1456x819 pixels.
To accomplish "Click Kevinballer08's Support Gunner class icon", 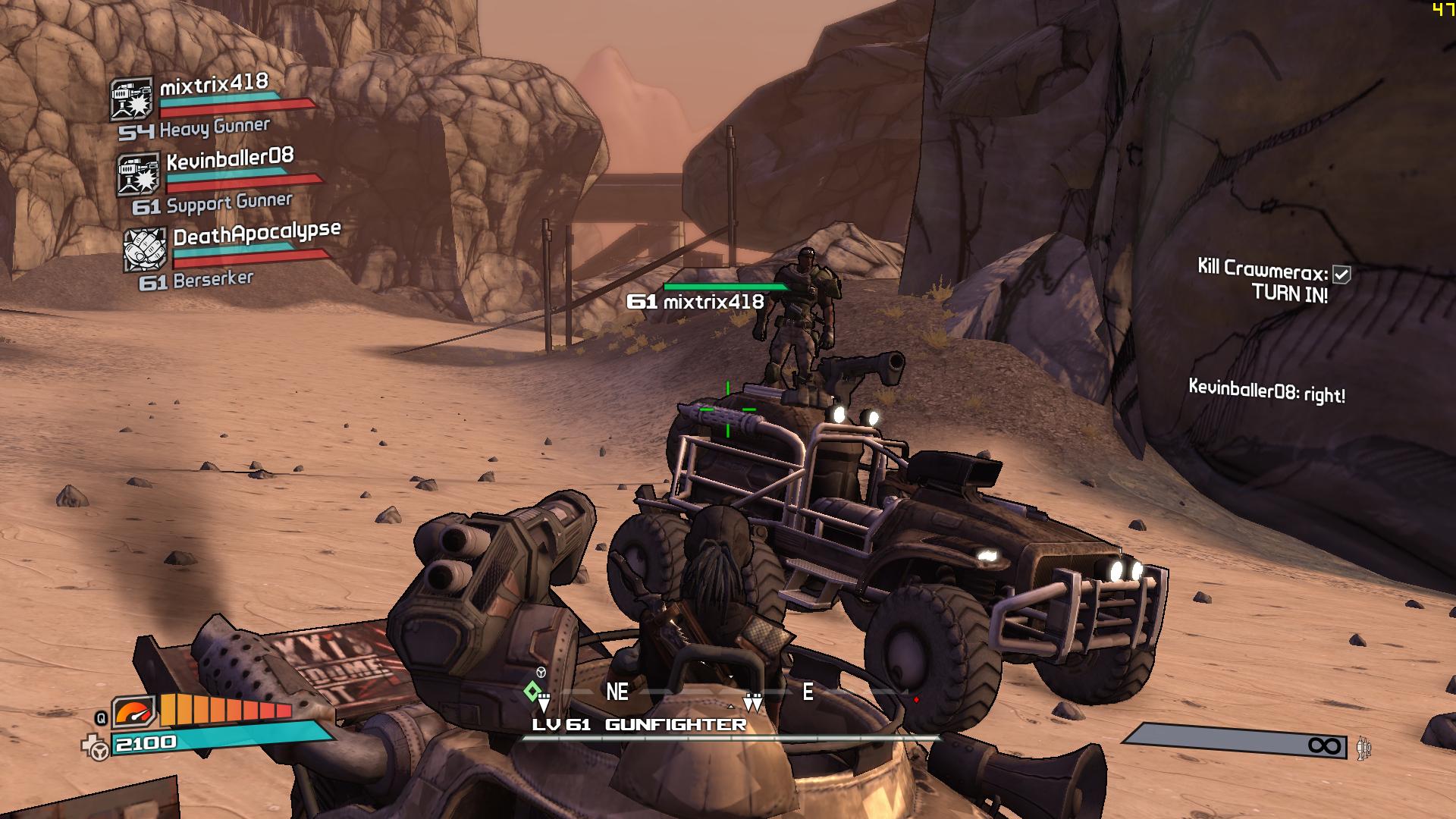I will [138, 174].
